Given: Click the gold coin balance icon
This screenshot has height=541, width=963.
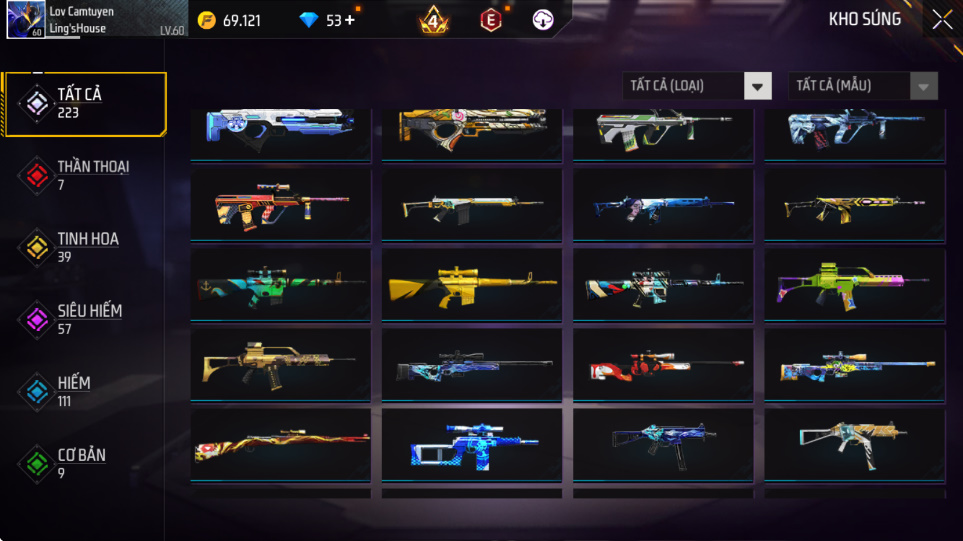Looking at the screenshot, I should (207, 20).
